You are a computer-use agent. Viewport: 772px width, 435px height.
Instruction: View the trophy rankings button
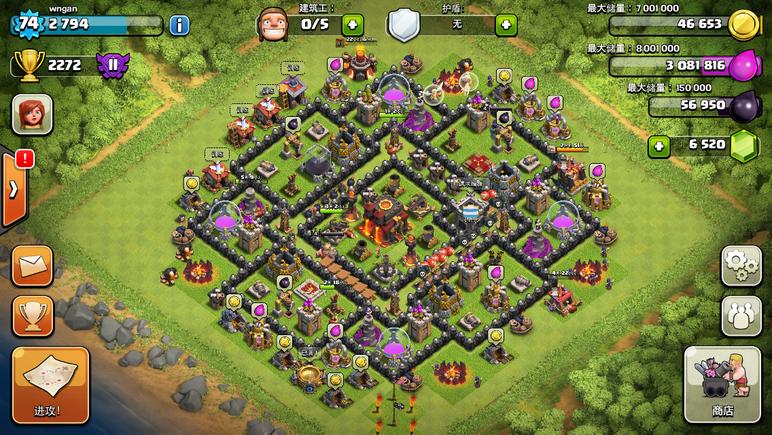tap(32, 316)
